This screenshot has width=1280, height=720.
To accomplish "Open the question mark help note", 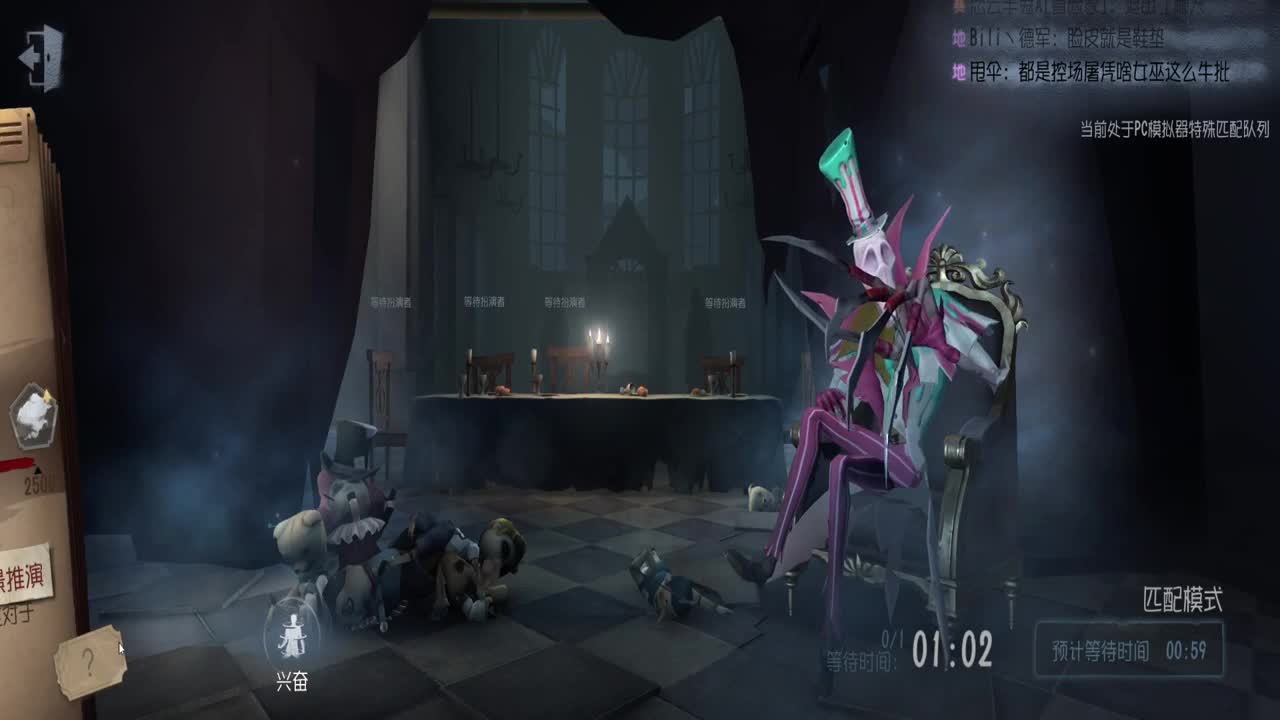I will pyautogui.click(x=90, y=662).
